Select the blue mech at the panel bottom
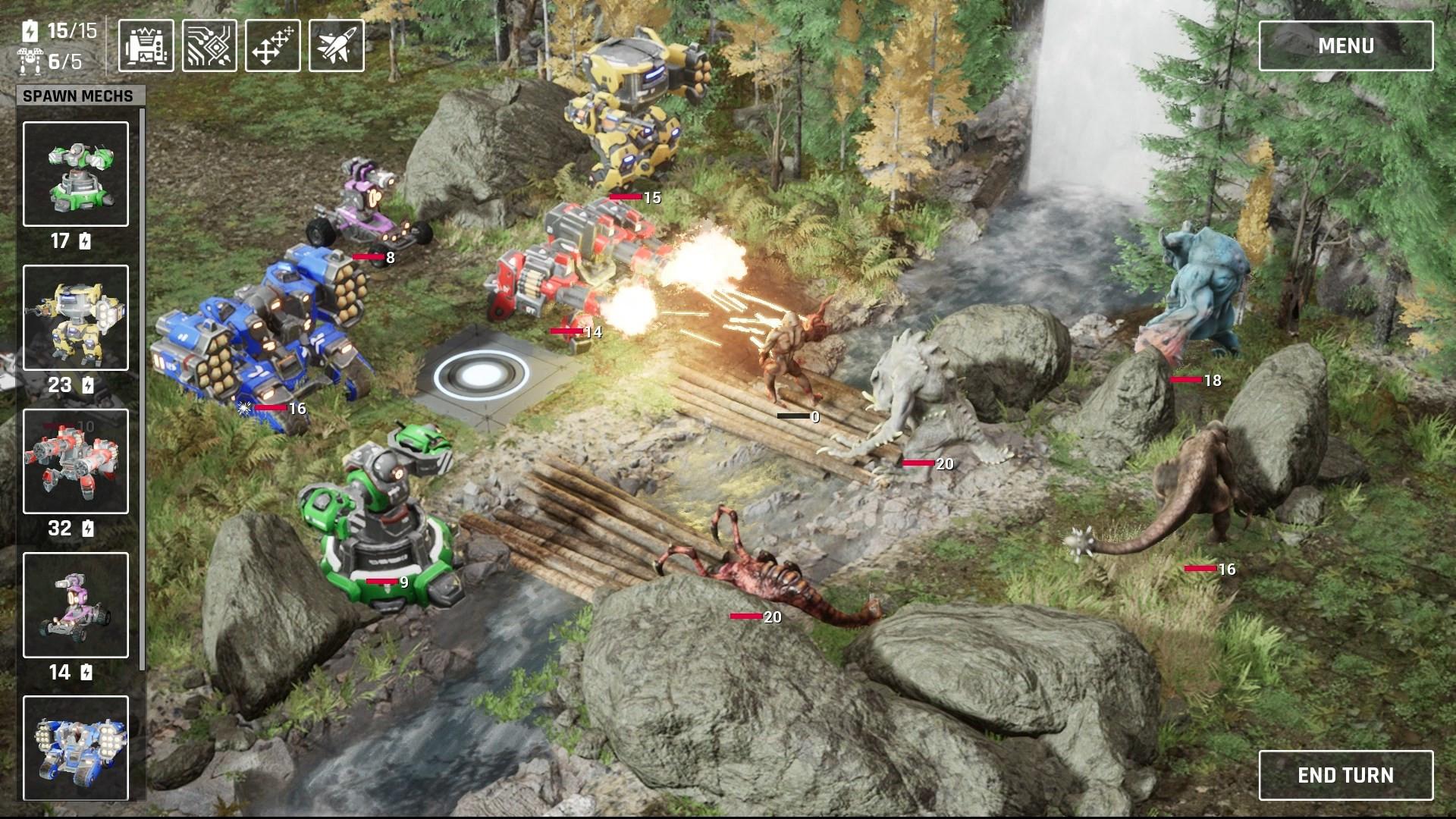Image resolution: width=1456 pixels, height=819 pixels. click(75, 747)
